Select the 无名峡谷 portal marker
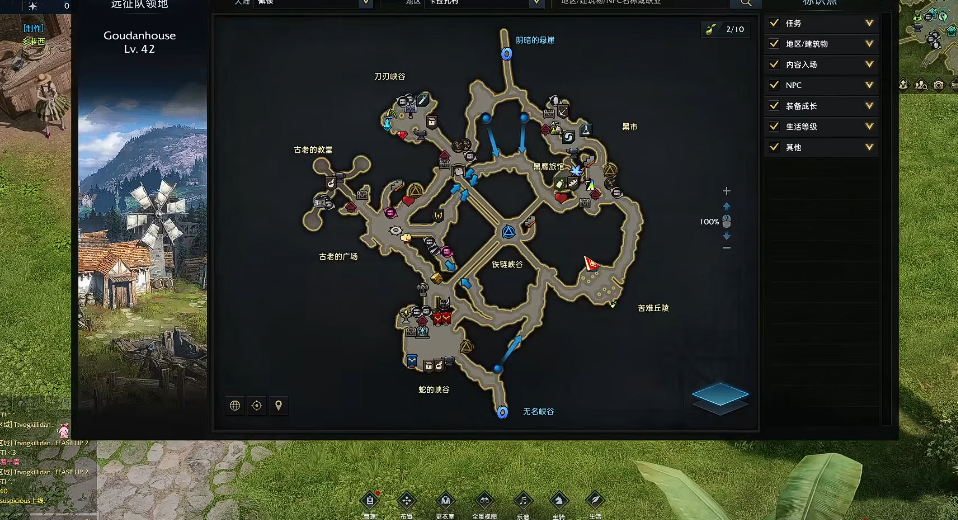The width and height of the screenshot is (958, 520). pyautogui.click(x=502, y=412)
